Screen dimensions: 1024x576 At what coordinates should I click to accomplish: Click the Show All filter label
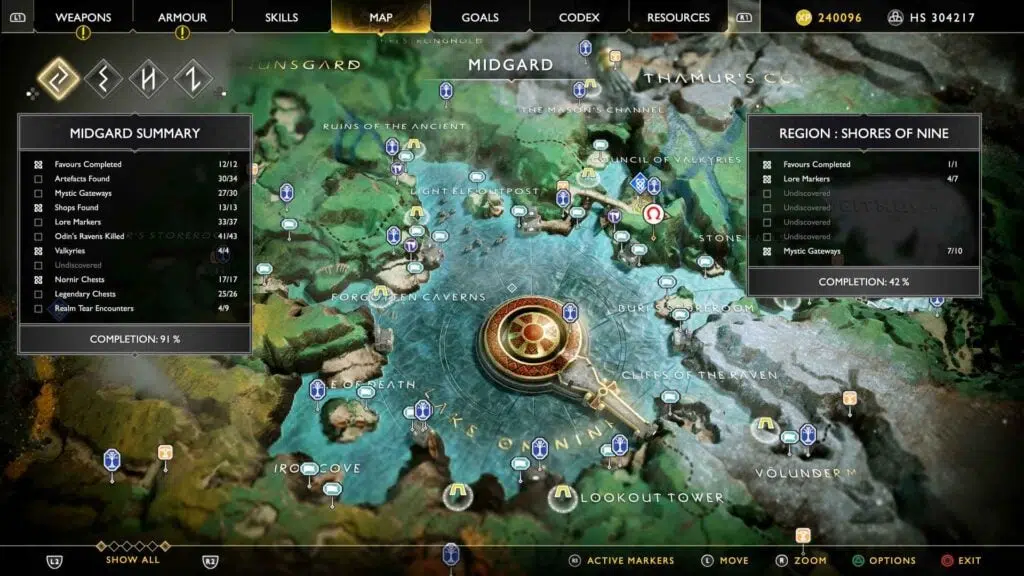pos(132,560)
